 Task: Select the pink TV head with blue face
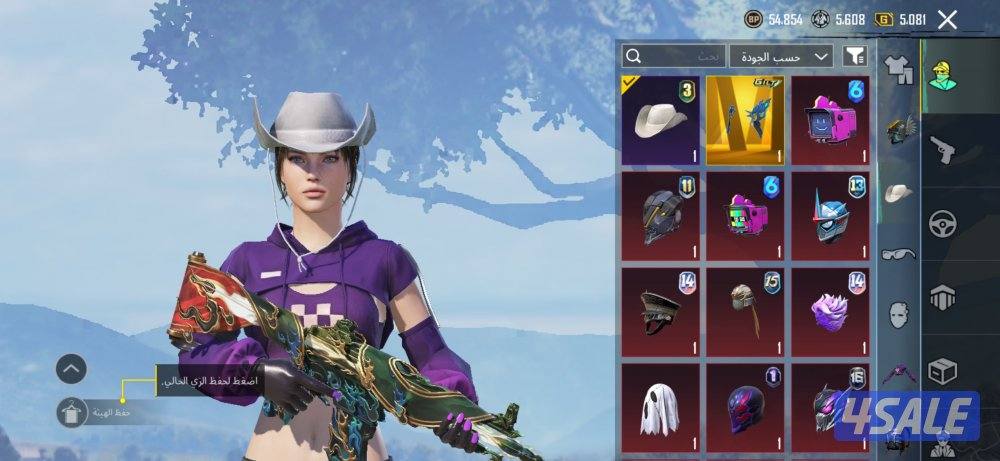[x=832, y=121]
